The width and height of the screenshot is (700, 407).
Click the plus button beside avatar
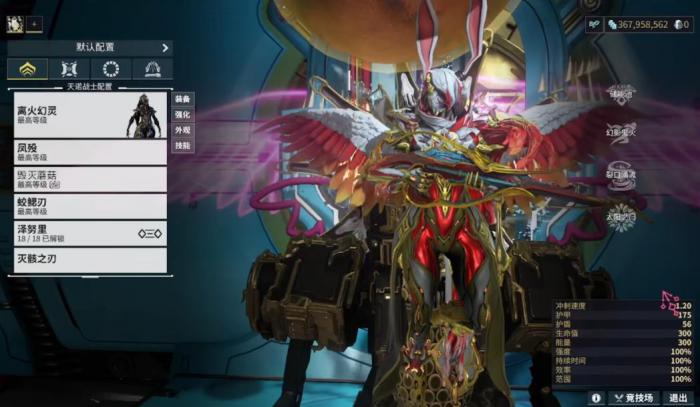click(x=35, y=23)
